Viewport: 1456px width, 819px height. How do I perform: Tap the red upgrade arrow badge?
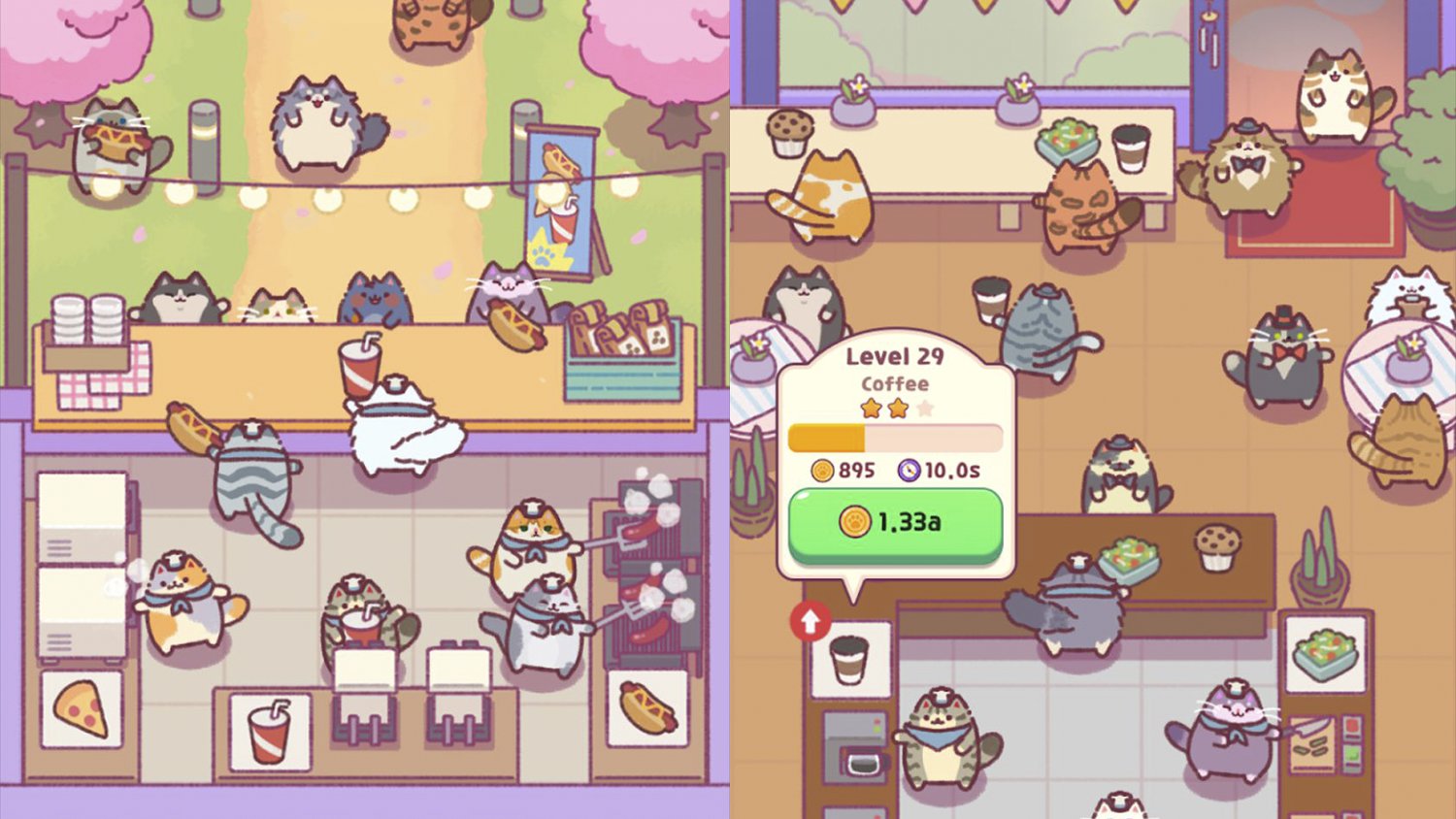point(811,621)
